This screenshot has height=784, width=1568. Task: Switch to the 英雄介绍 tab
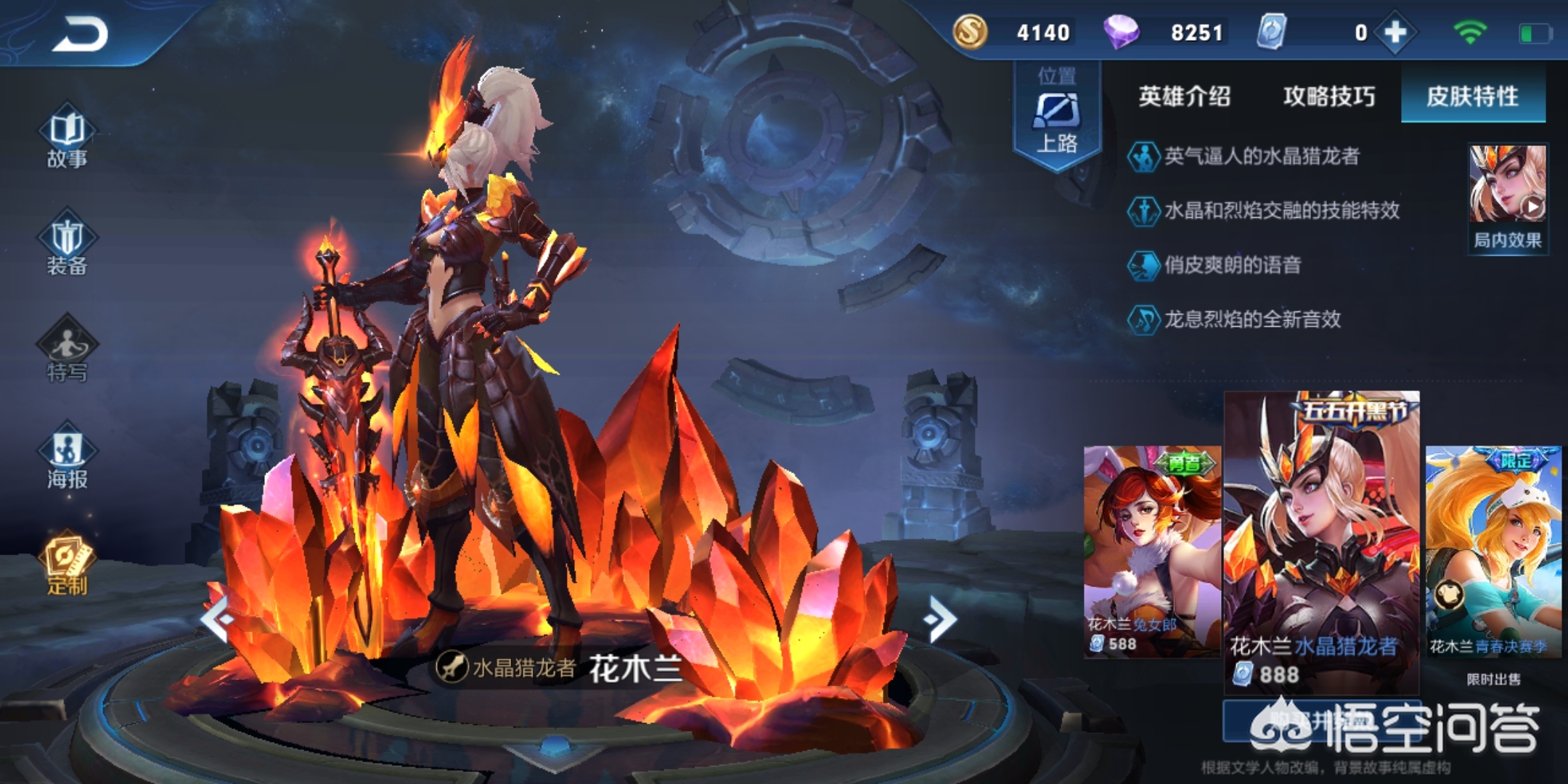pyautogui.click(x=1184, y=97)
